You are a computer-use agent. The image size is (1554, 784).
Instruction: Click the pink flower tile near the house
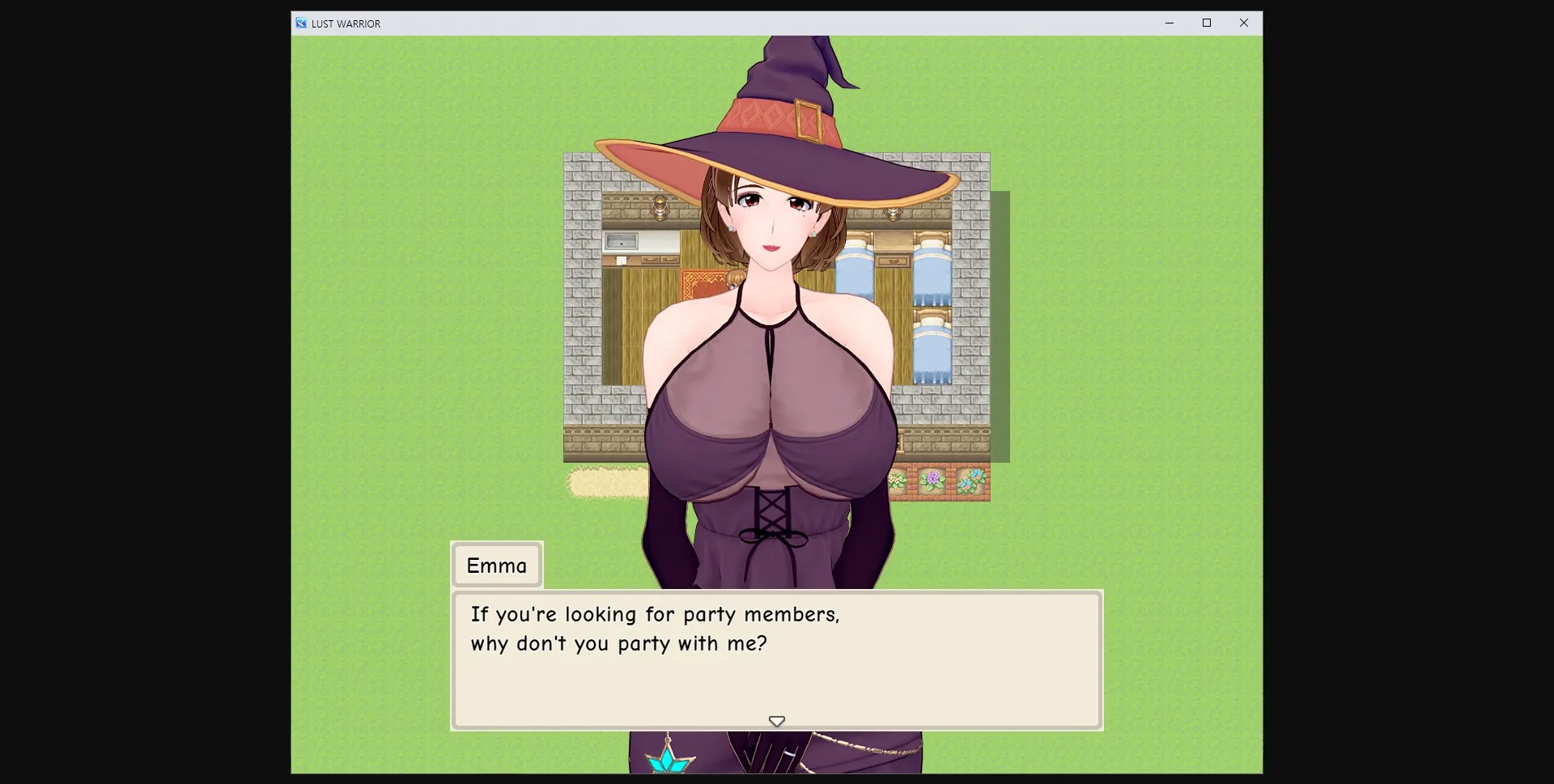[897, 480]
